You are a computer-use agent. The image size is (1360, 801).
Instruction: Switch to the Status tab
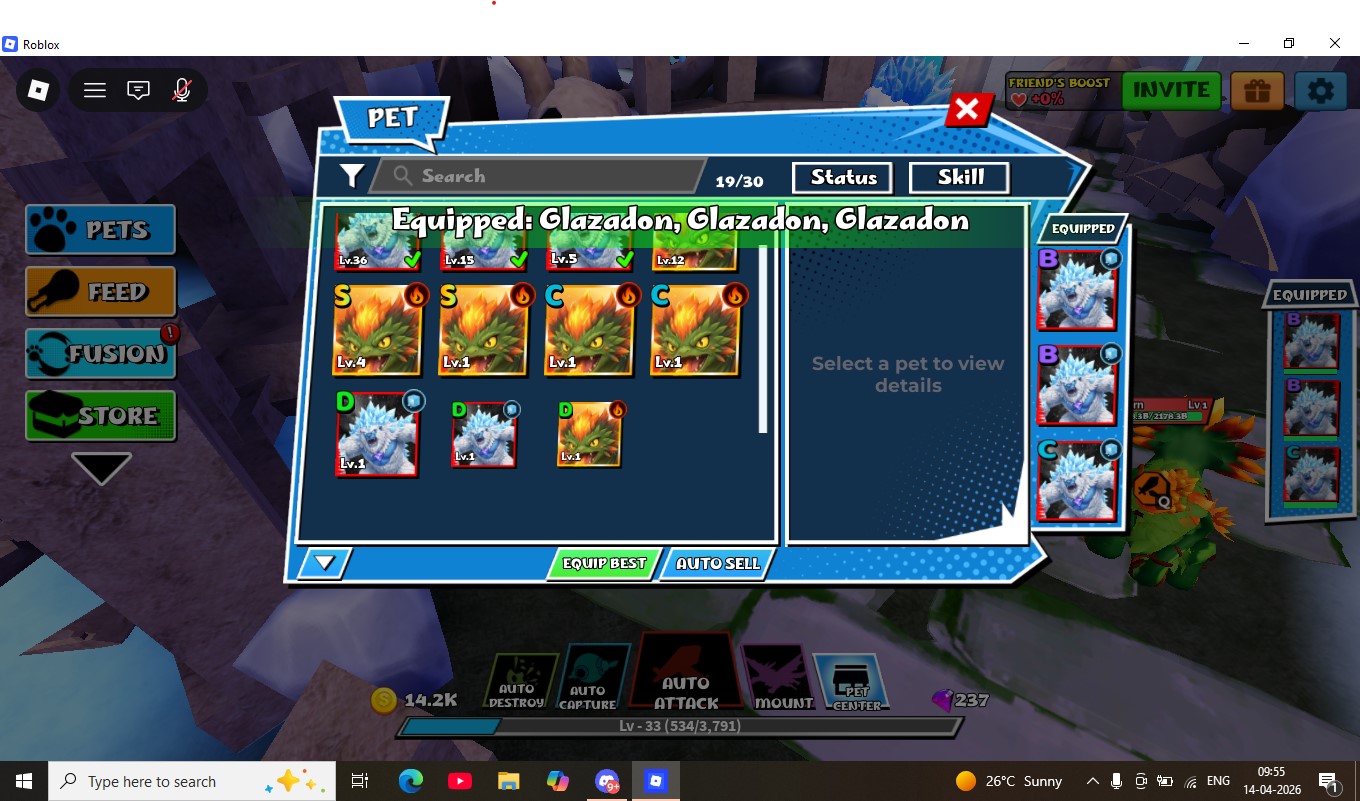point(843,177)
